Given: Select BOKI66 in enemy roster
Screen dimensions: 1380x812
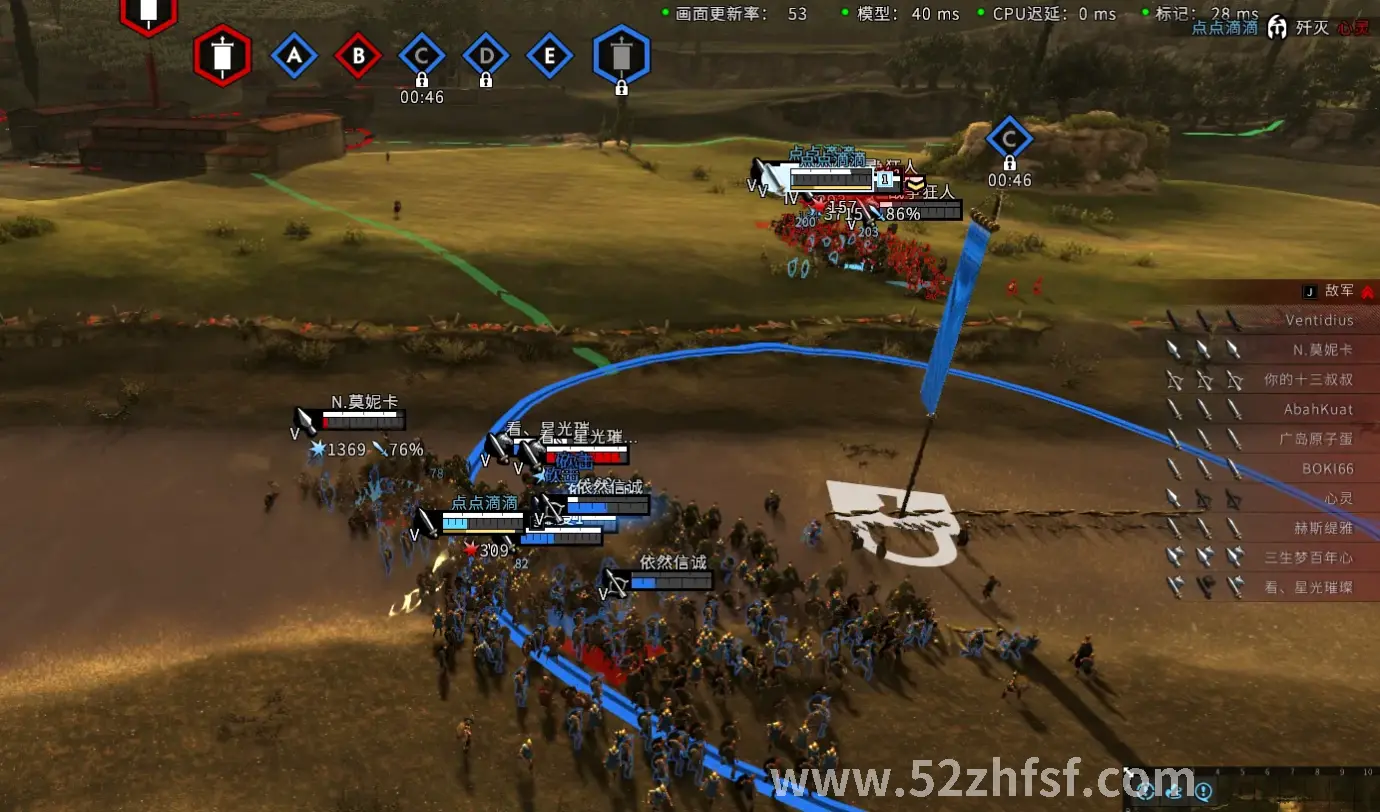Looking at the screenshot, I should coord(1326,469).
